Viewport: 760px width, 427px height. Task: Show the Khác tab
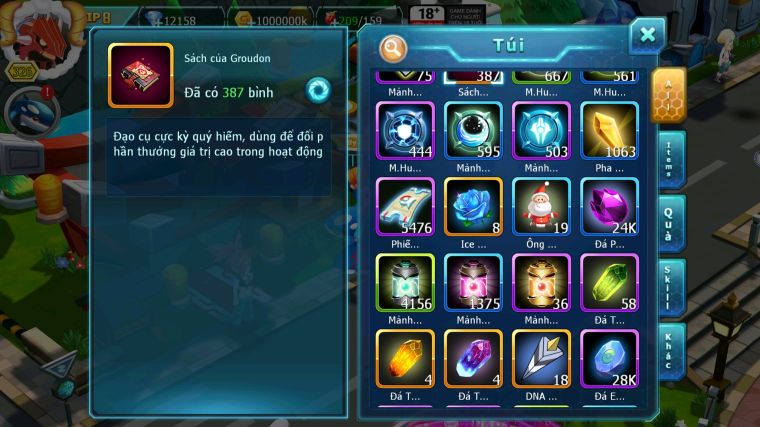669,350
